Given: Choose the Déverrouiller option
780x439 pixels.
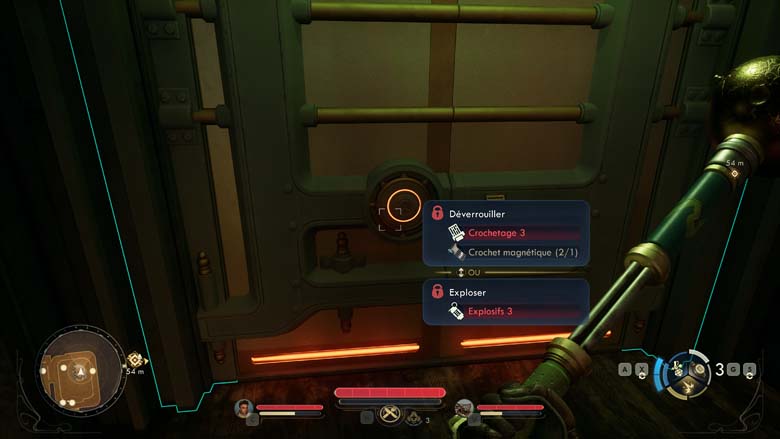Looking at the screenshot, I should click(477, 214).
